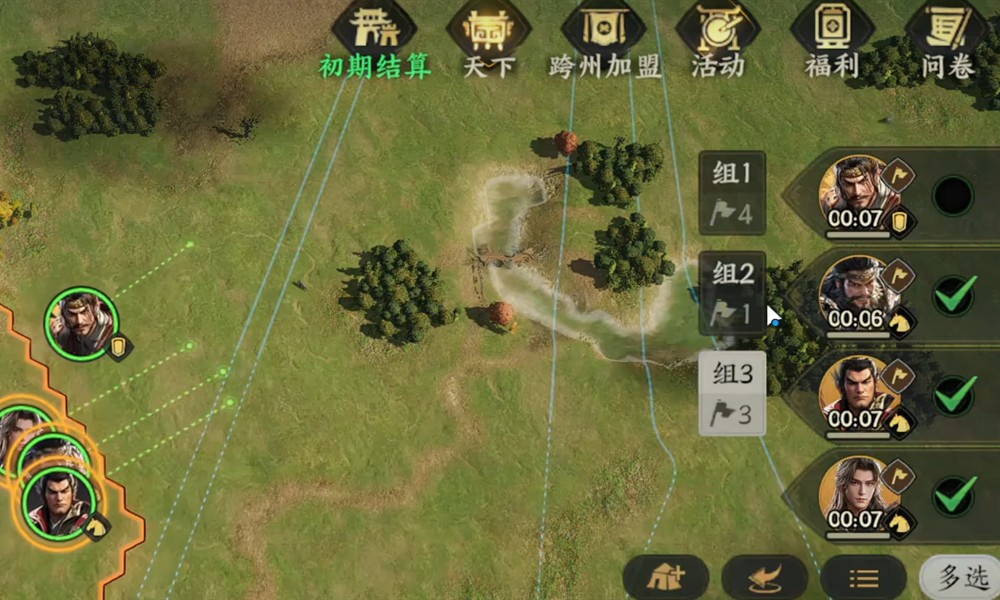Tick the empty checkbox on the first army row
This screenshot has height=600, width=1000.
[x=952, y=196]
